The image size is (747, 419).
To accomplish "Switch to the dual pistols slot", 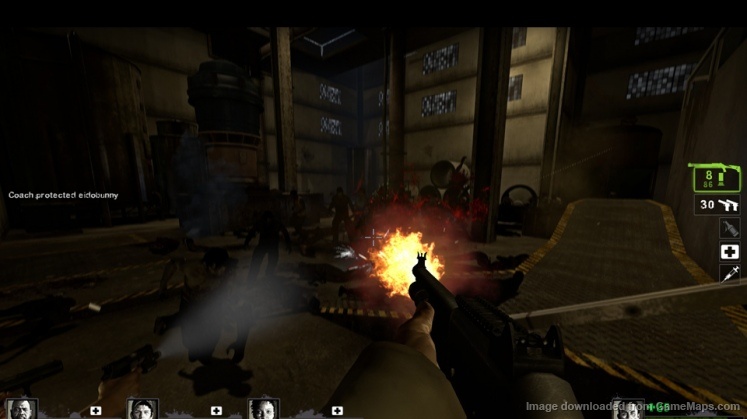I will pos(717,205).
